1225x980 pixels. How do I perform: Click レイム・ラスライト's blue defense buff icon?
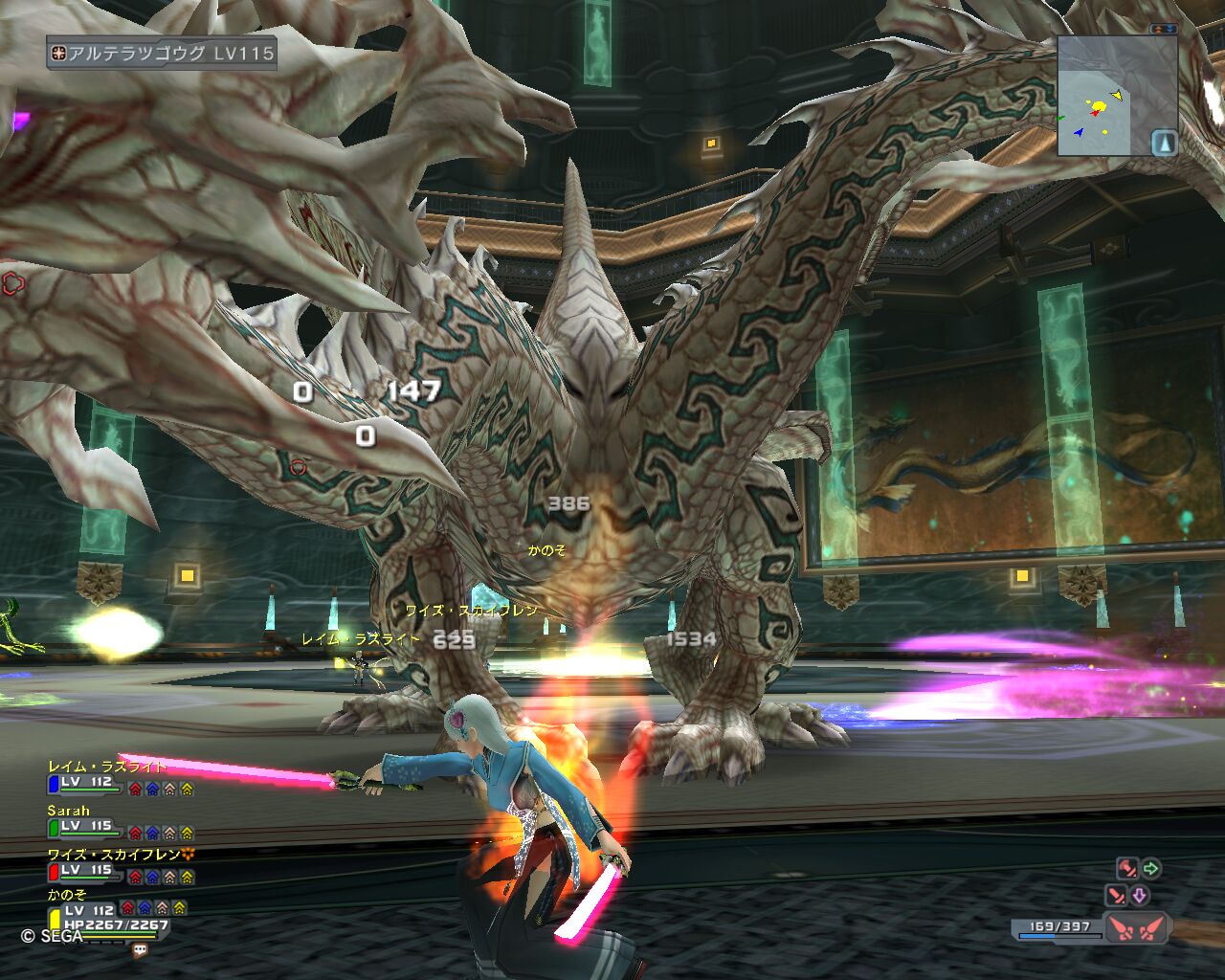tap(152, 789)
